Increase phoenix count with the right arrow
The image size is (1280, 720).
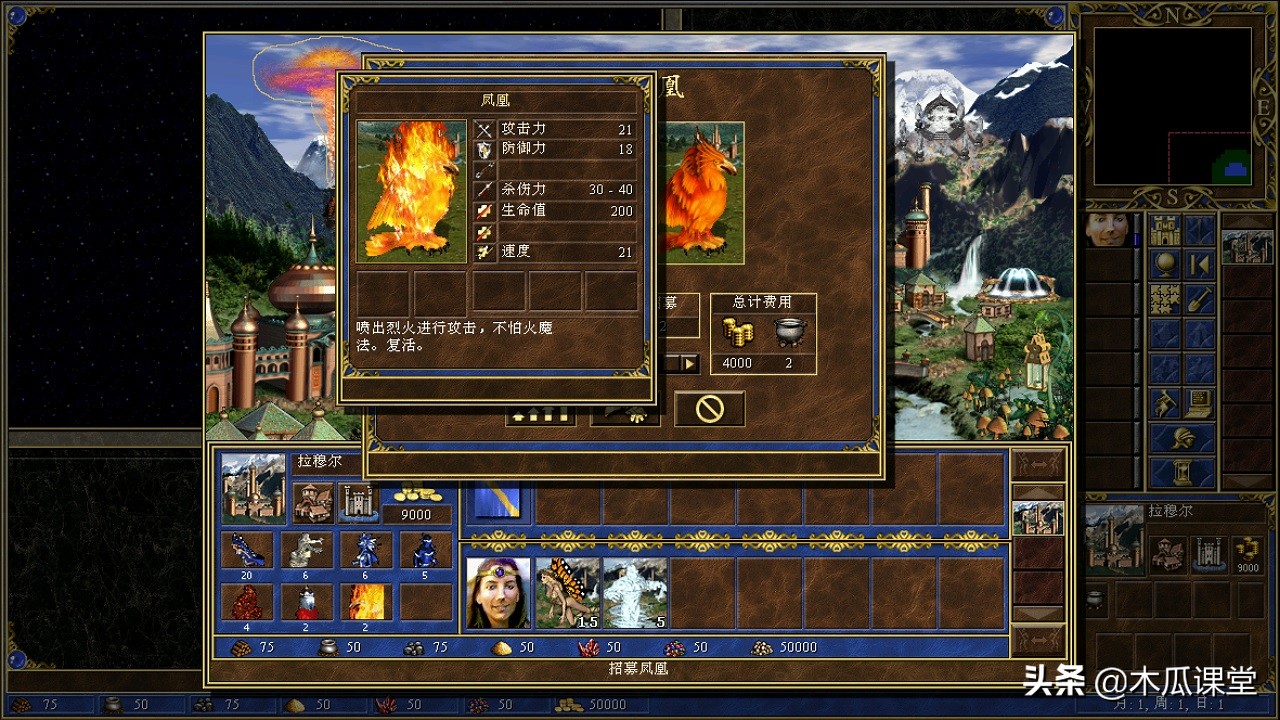click(x=690, y=362)
